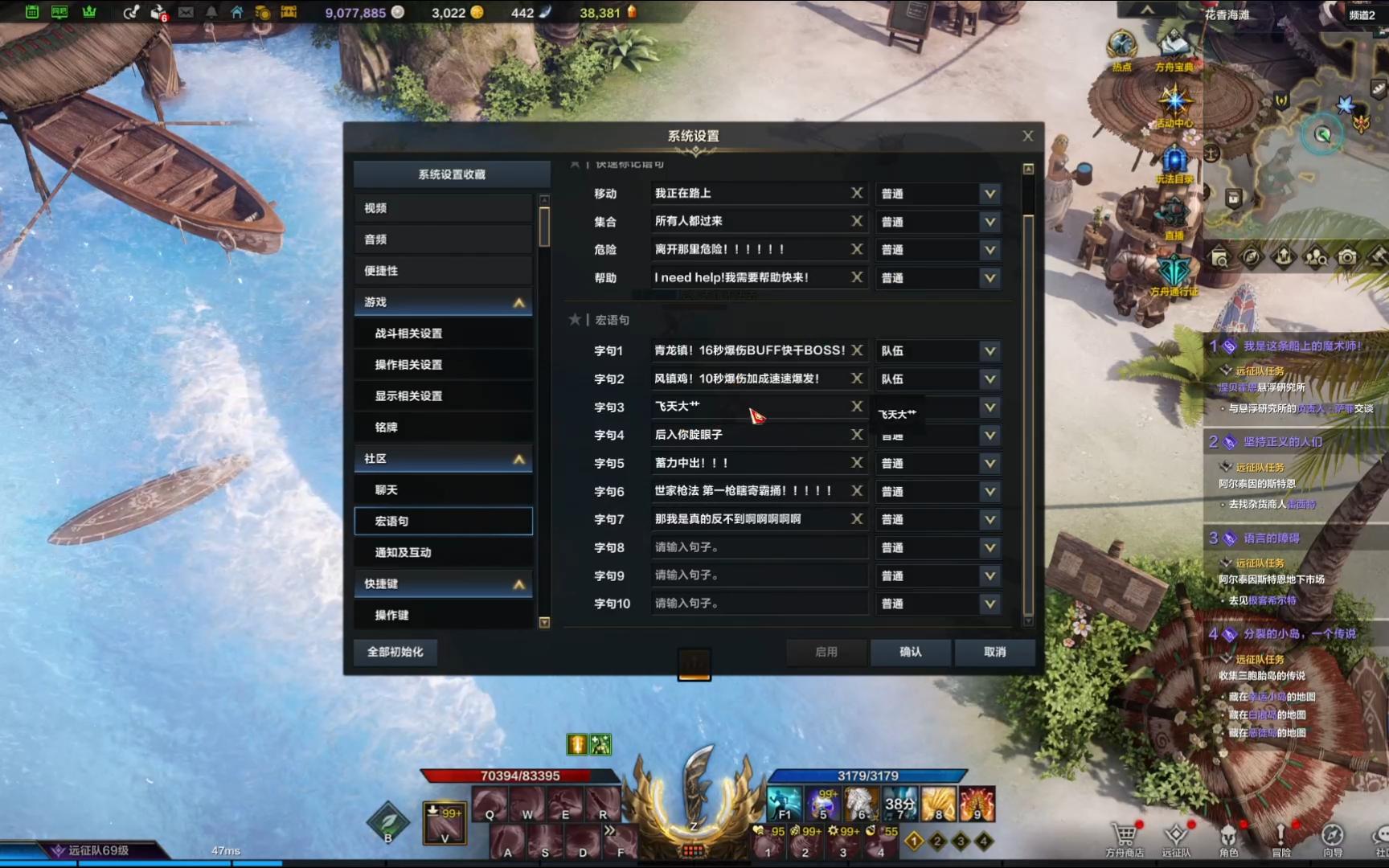Open the 远征队 panel
This screenshot has height=868, width=1389.
[x=1177, y=836]
